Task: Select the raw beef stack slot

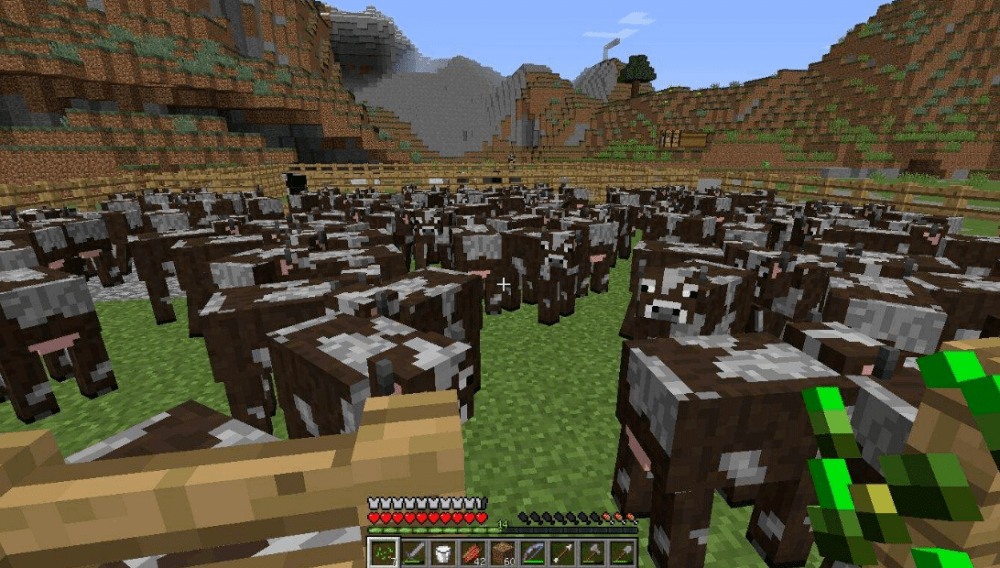Action: [472, 552]
